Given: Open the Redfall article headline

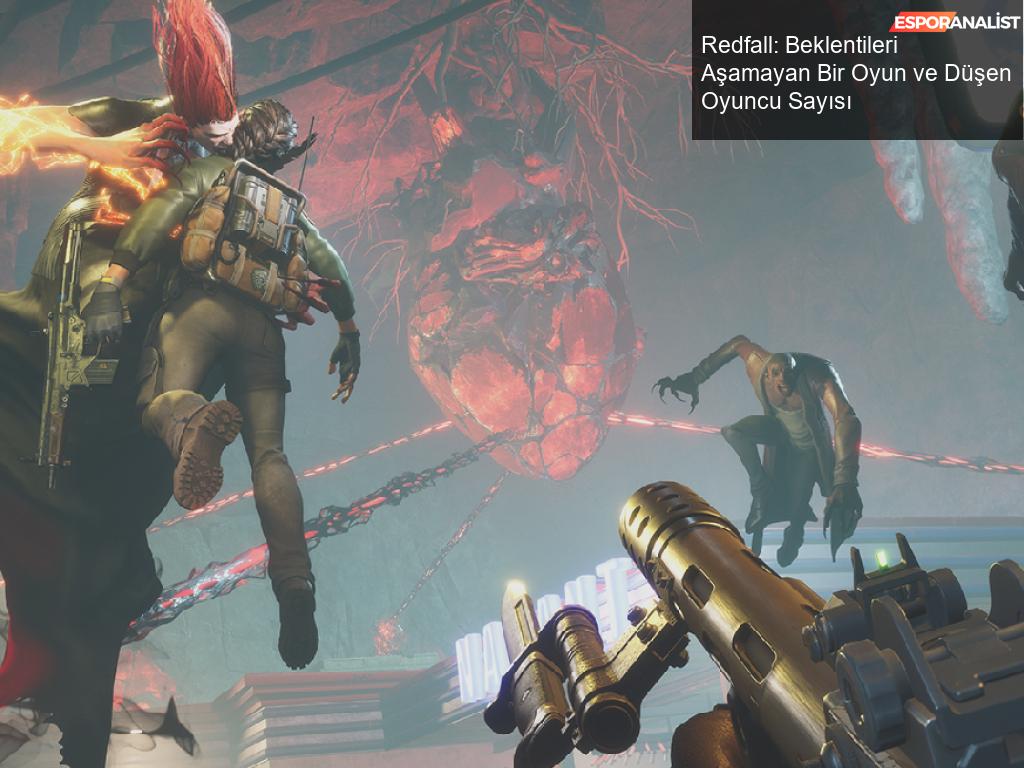Looking at the screenshot, I should (x=855, y=73).
